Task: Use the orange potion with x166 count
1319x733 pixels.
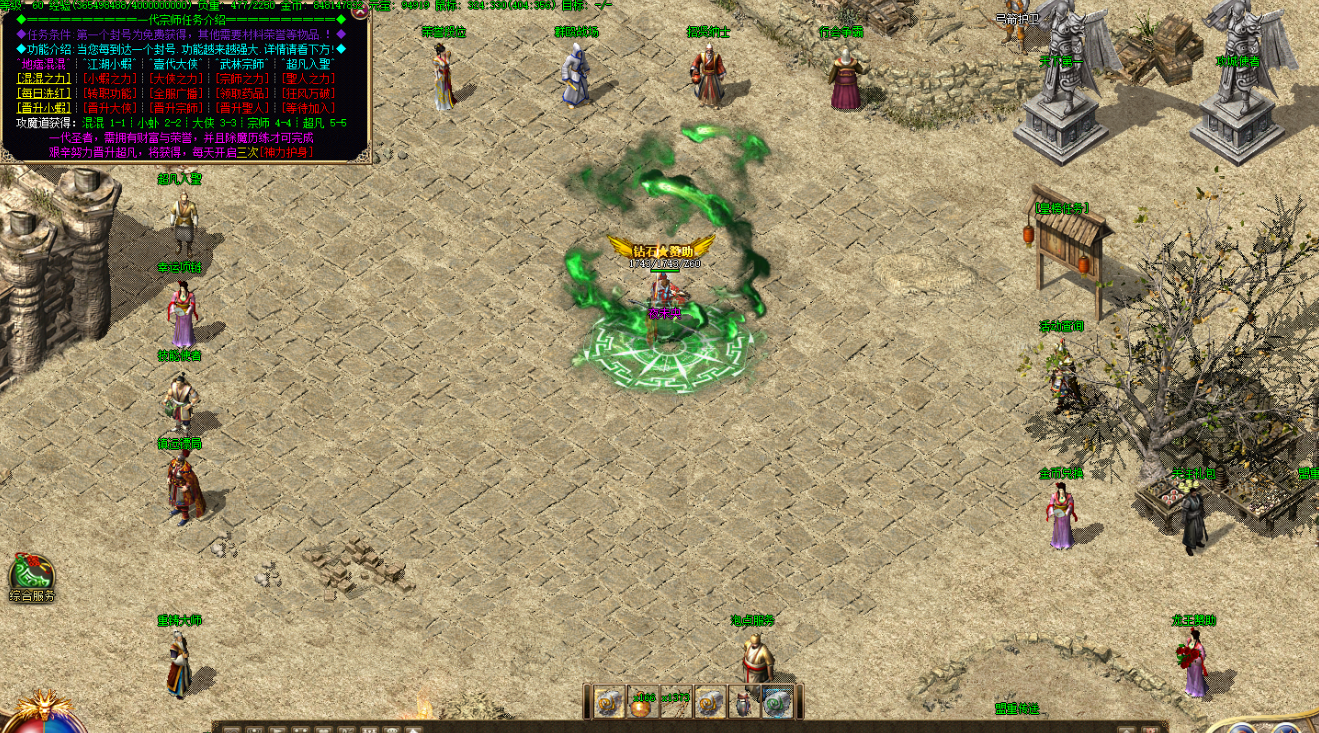Action: (x=642, y=703)
